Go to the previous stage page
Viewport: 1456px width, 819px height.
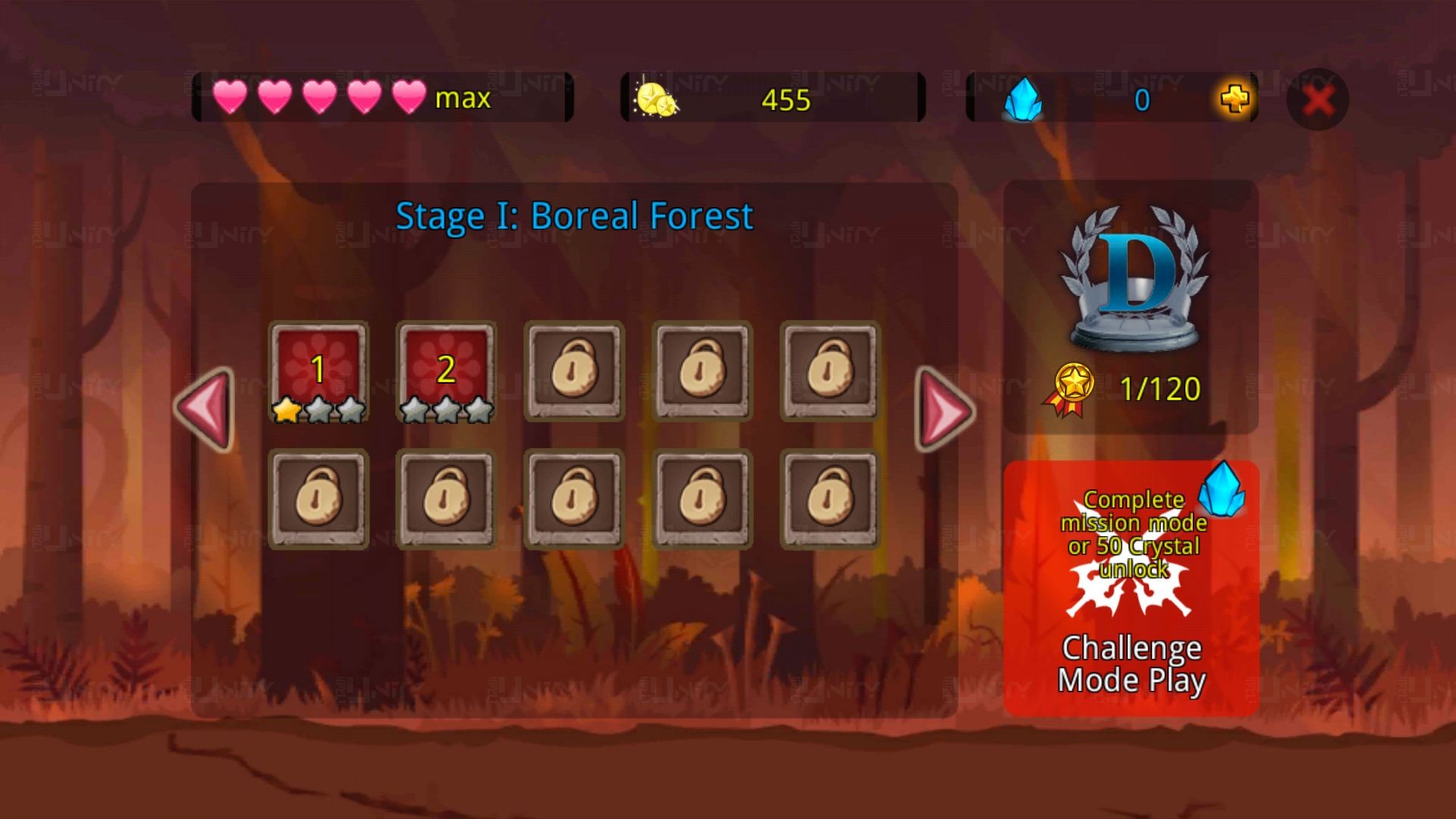[x=206, y=409]
